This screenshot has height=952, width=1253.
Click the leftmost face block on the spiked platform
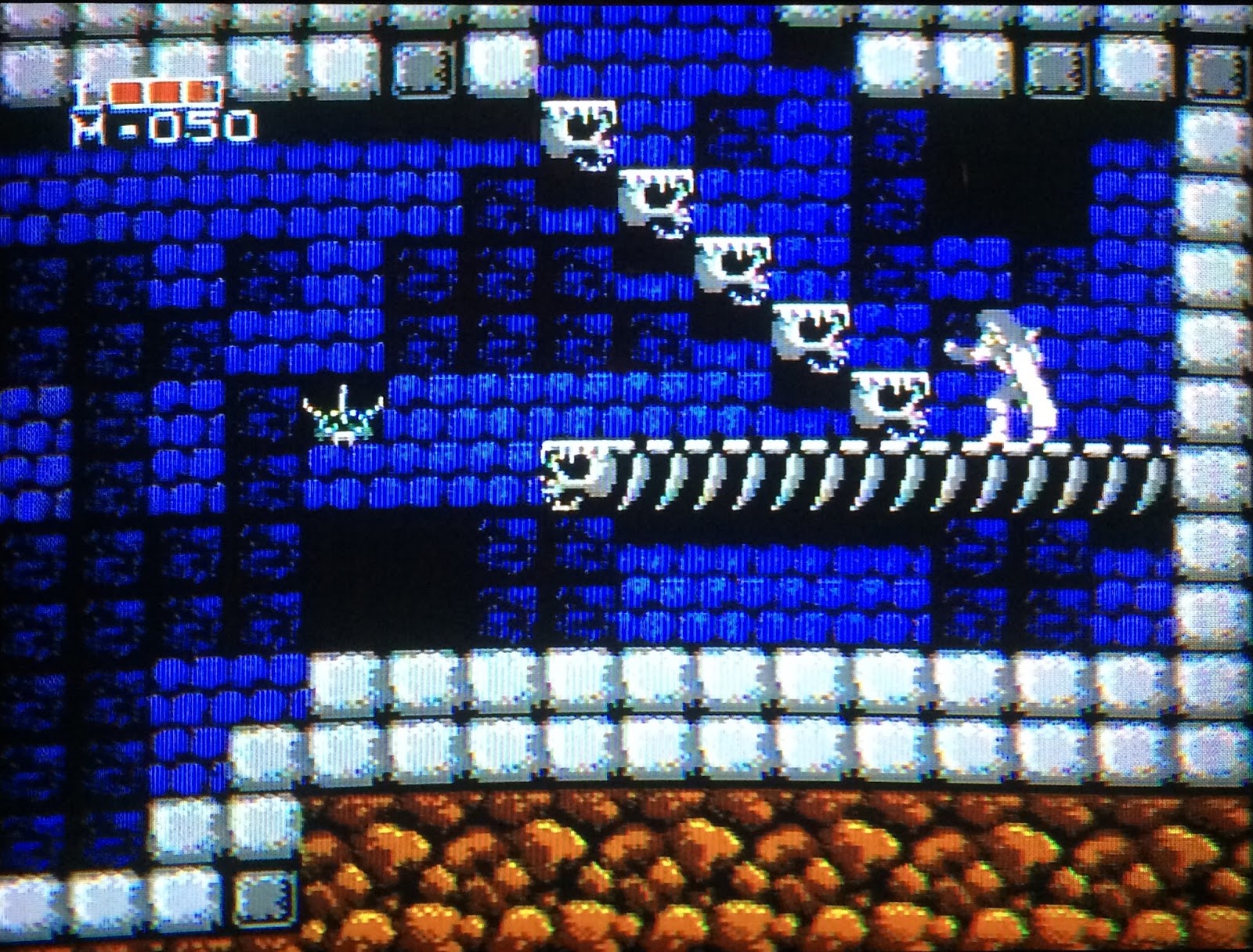point(576,470)
